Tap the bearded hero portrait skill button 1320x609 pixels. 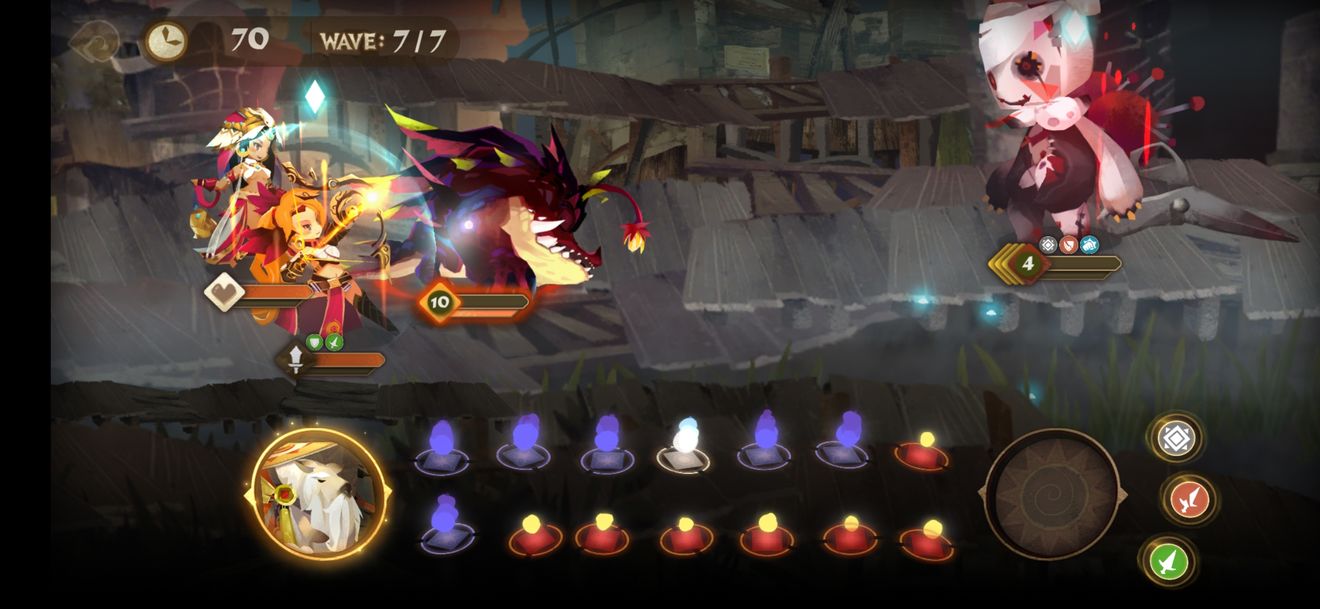click(317, 494)
